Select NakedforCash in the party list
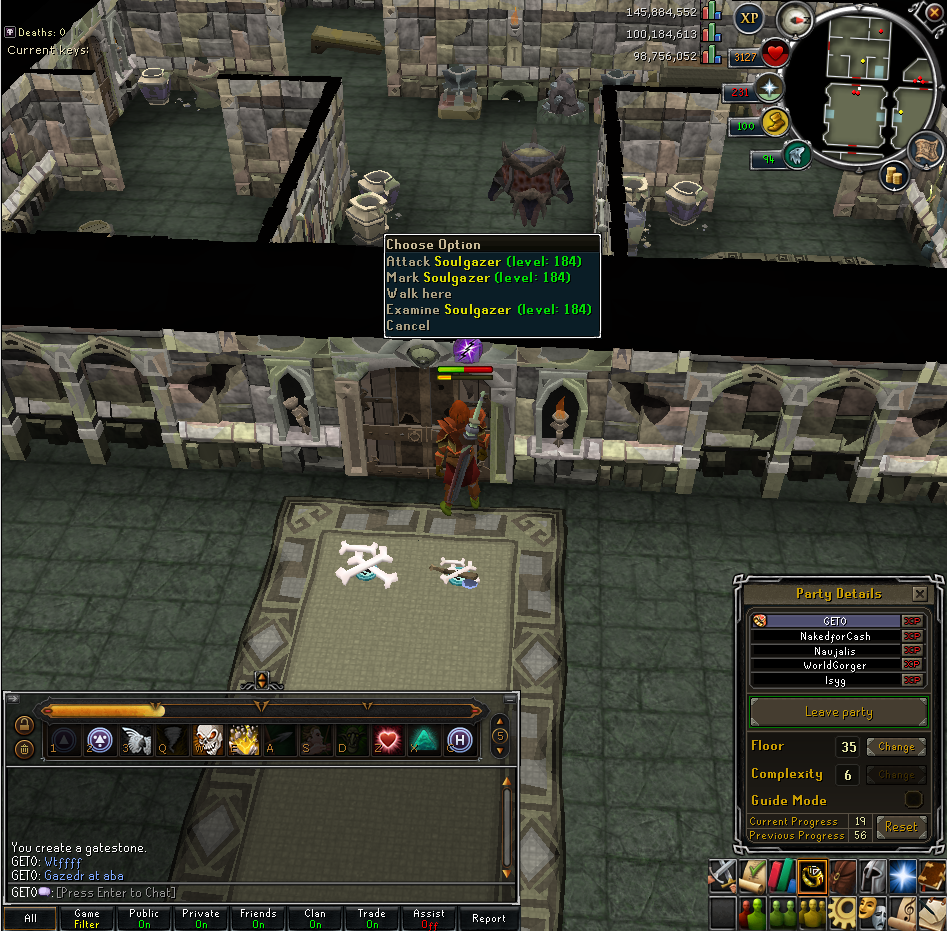Viewport: 947px width, 931px height. [x=835, y=636]
